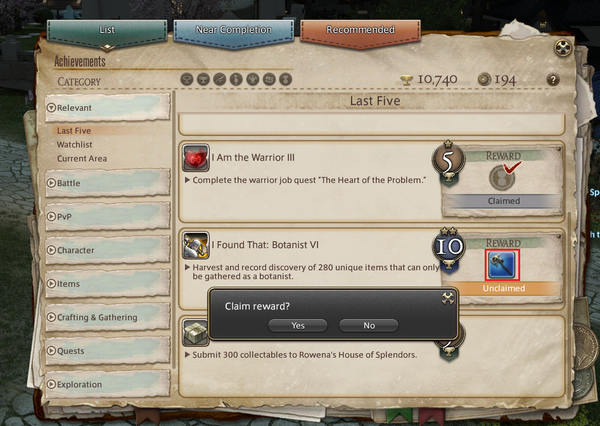Show the Watchlist achievements
This screenshot has height=426, width=600.
click(x=76, y=145)
